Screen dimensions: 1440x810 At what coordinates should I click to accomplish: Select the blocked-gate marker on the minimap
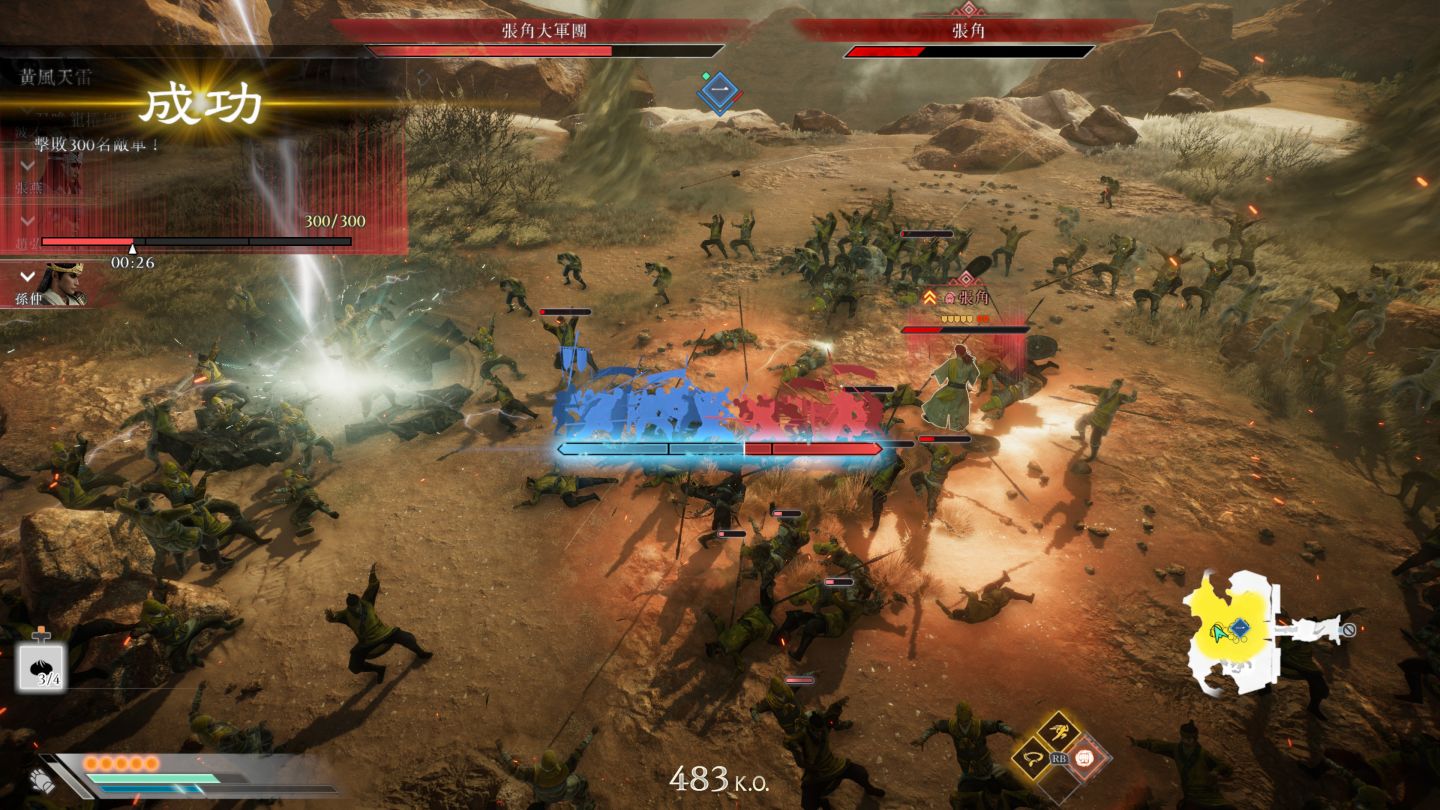pyautogui.click(x=1348, y=630)
